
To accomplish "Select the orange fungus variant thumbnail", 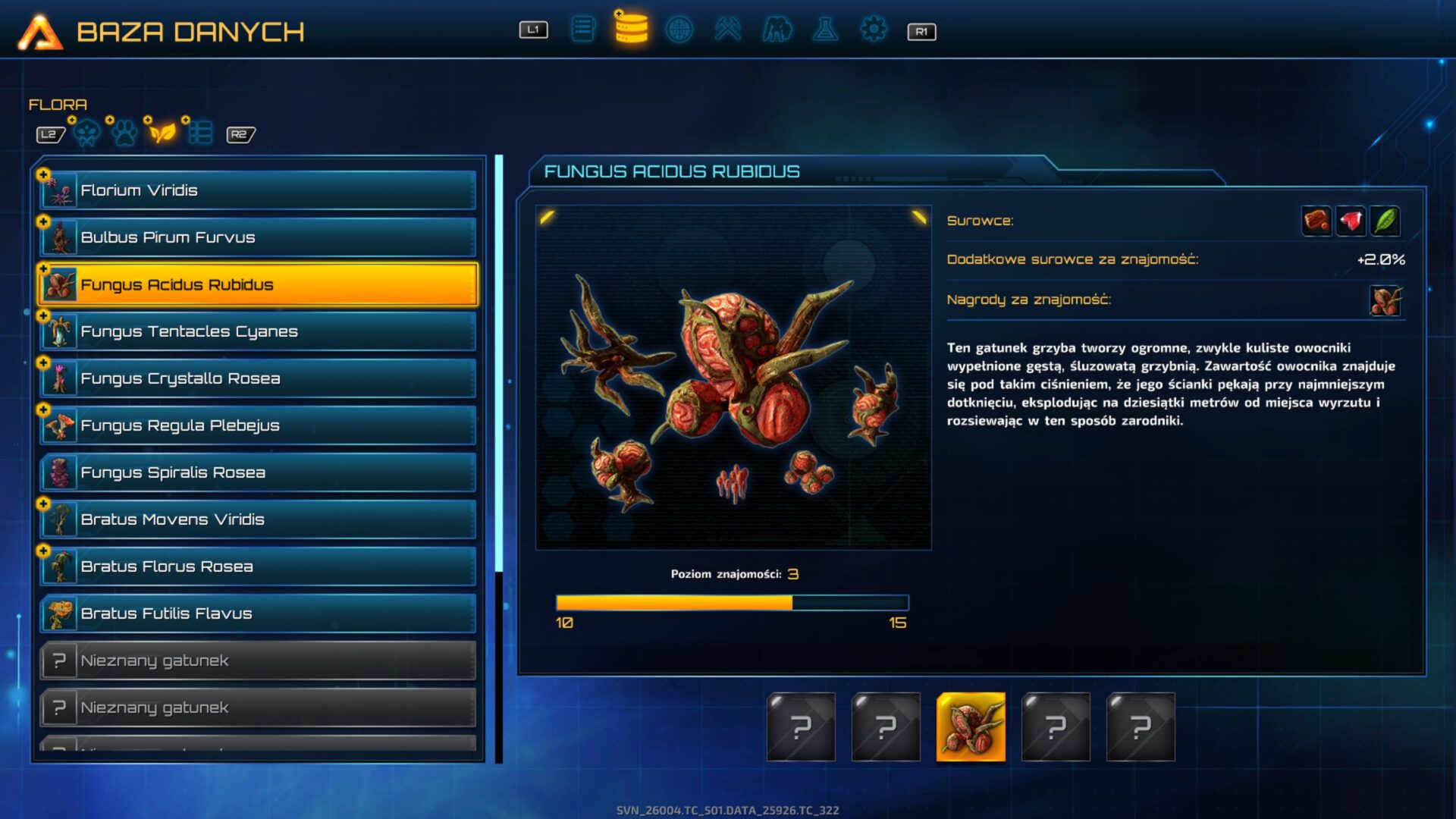I will (971, 726).
